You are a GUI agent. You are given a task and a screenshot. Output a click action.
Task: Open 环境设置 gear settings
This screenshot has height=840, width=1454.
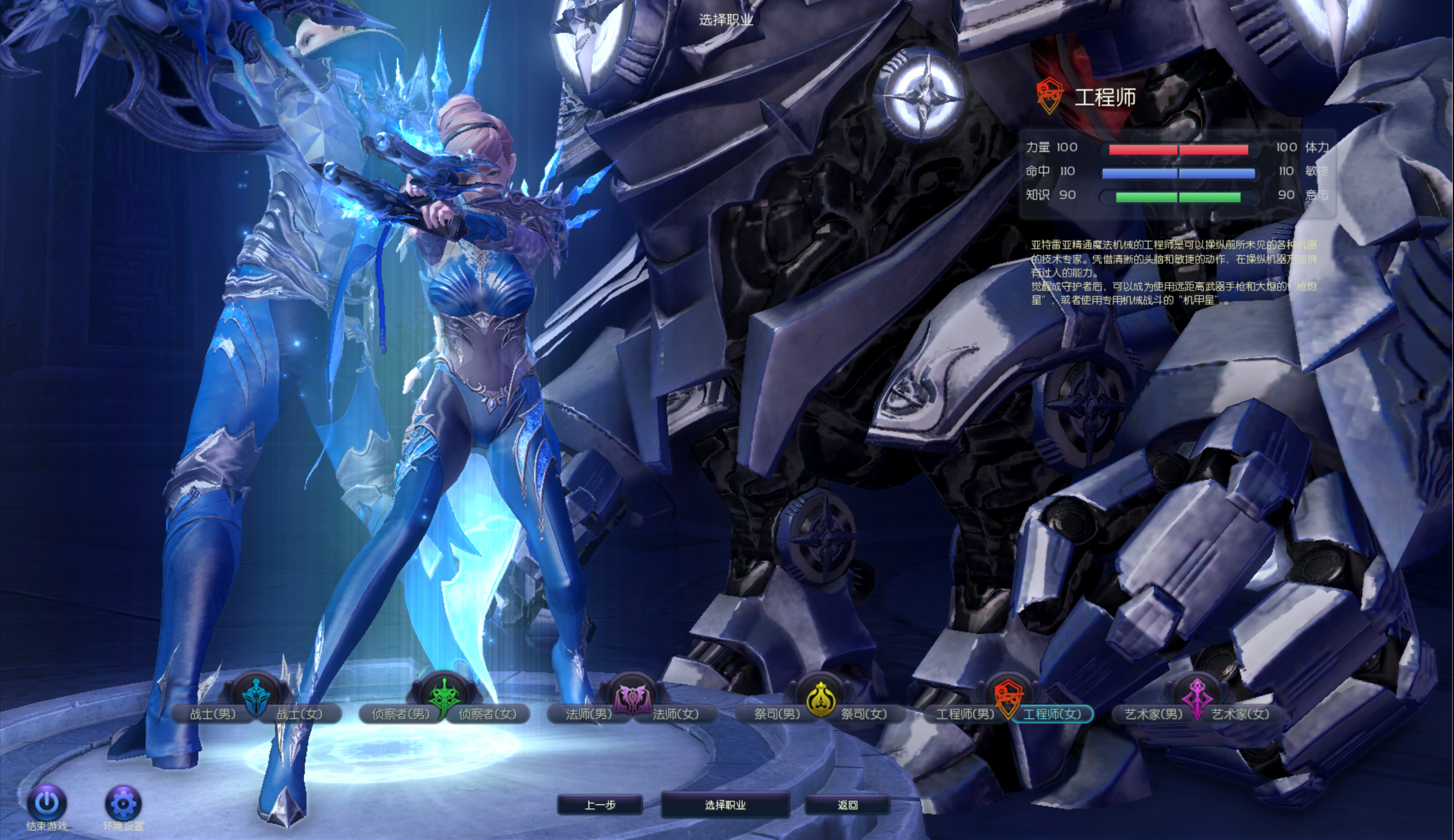click(x=123, y=803)
